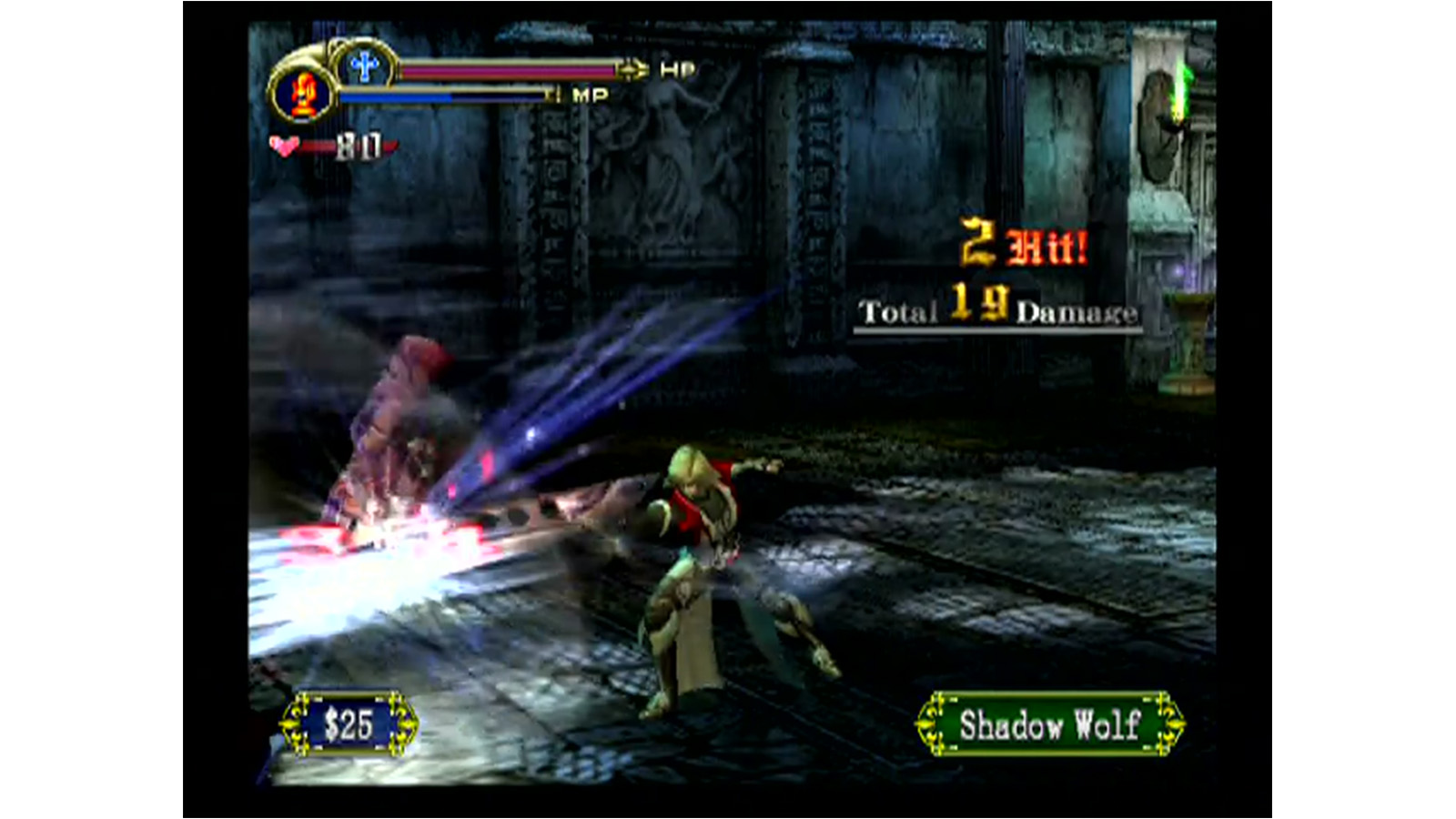Viewport: 1456px width, 819px height.
Task: Click the blue cross sub-weapon icon
Action: point(366,66)
